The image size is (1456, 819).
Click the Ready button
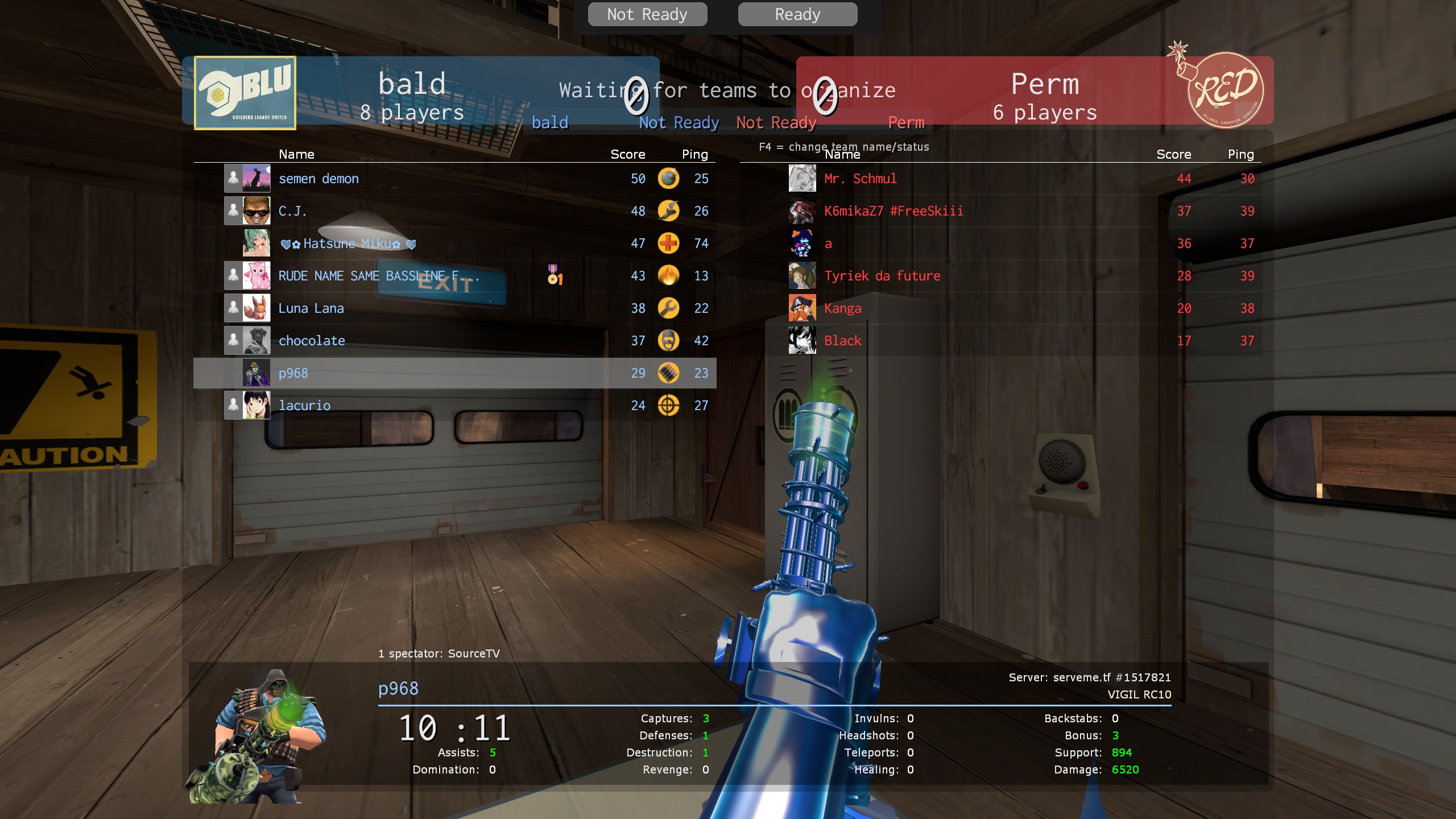797,14
